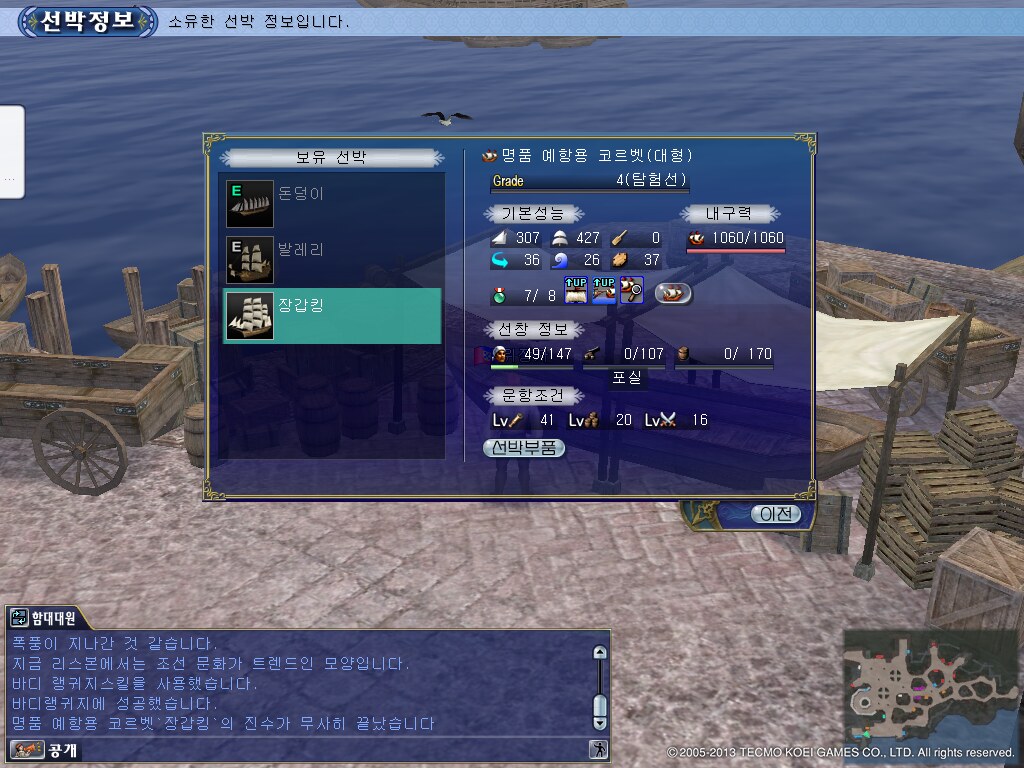Open the harbor minimap
Viewport: 1024px width, 768px height.
pos(928,685)
